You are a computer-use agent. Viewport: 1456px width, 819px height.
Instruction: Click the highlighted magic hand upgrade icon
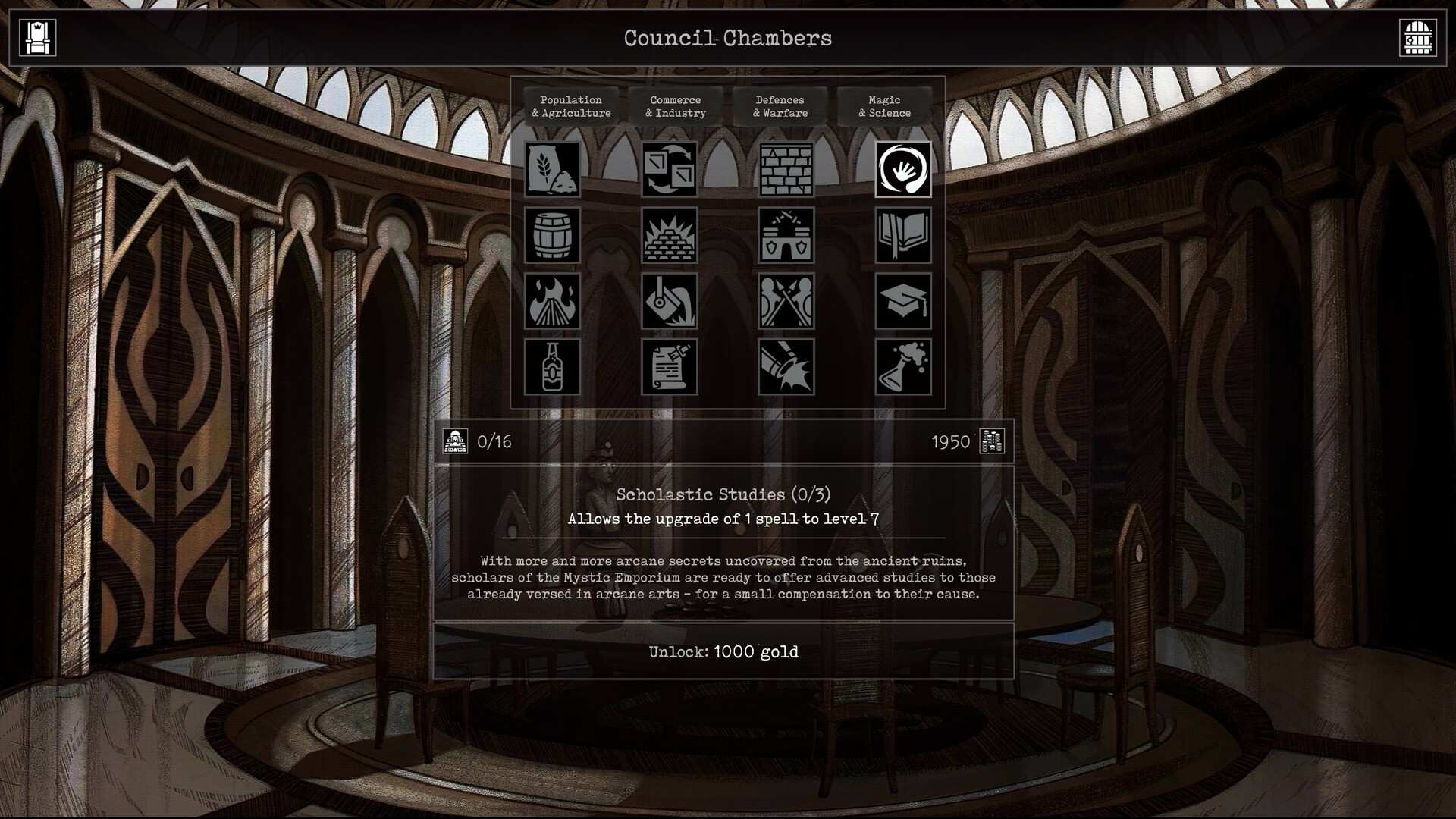click(902, 170)
